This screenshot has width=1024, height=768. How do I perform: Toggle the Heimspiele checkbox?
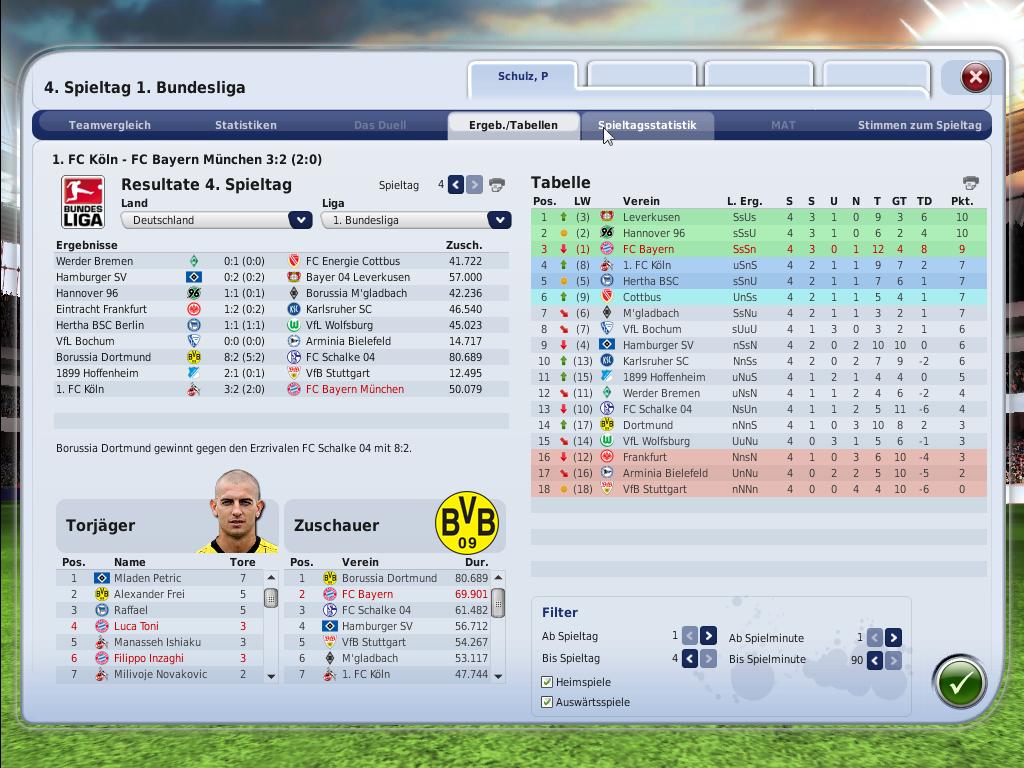point(547,682)
